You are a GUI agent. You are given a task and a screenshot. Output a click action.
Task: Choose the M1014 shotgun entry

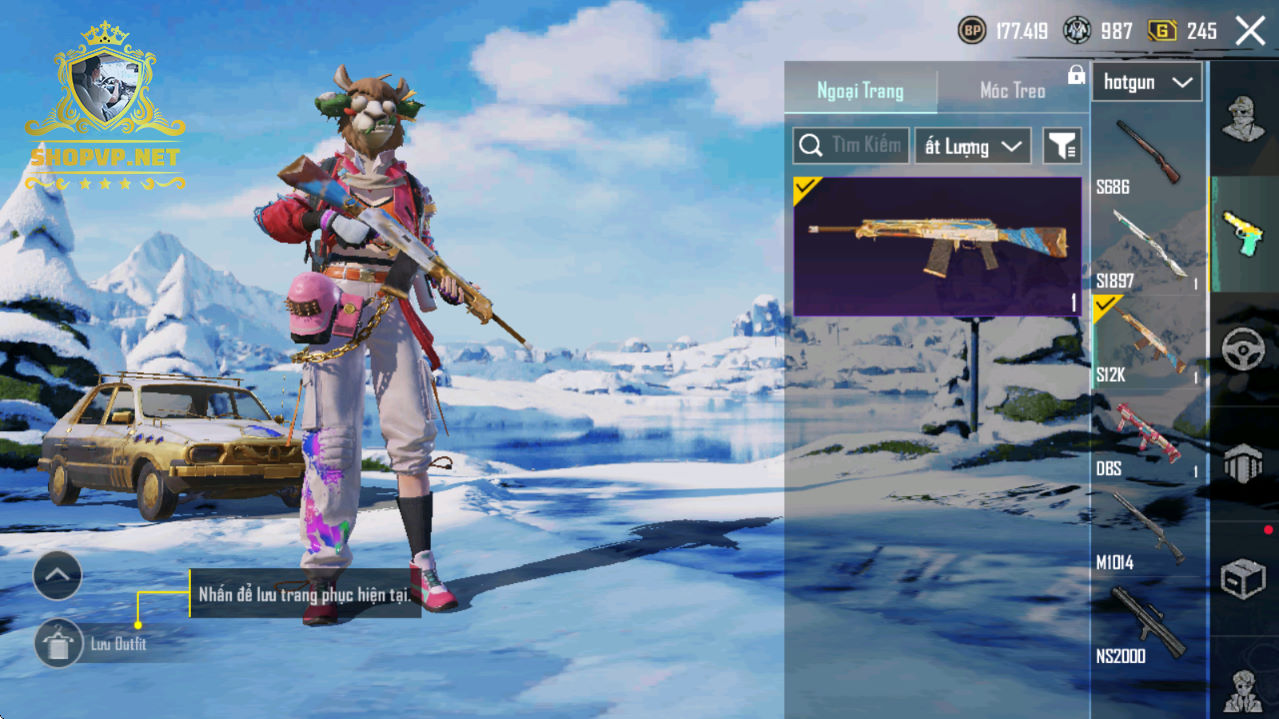(1146, 530)
